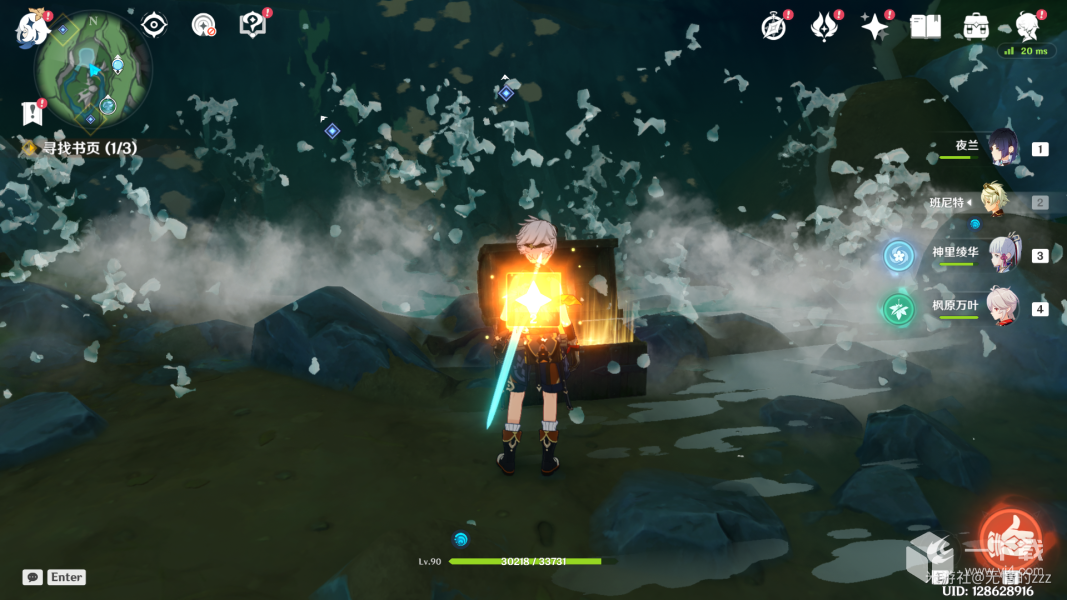Switch to party member 夜兰

coord(1002,148)
